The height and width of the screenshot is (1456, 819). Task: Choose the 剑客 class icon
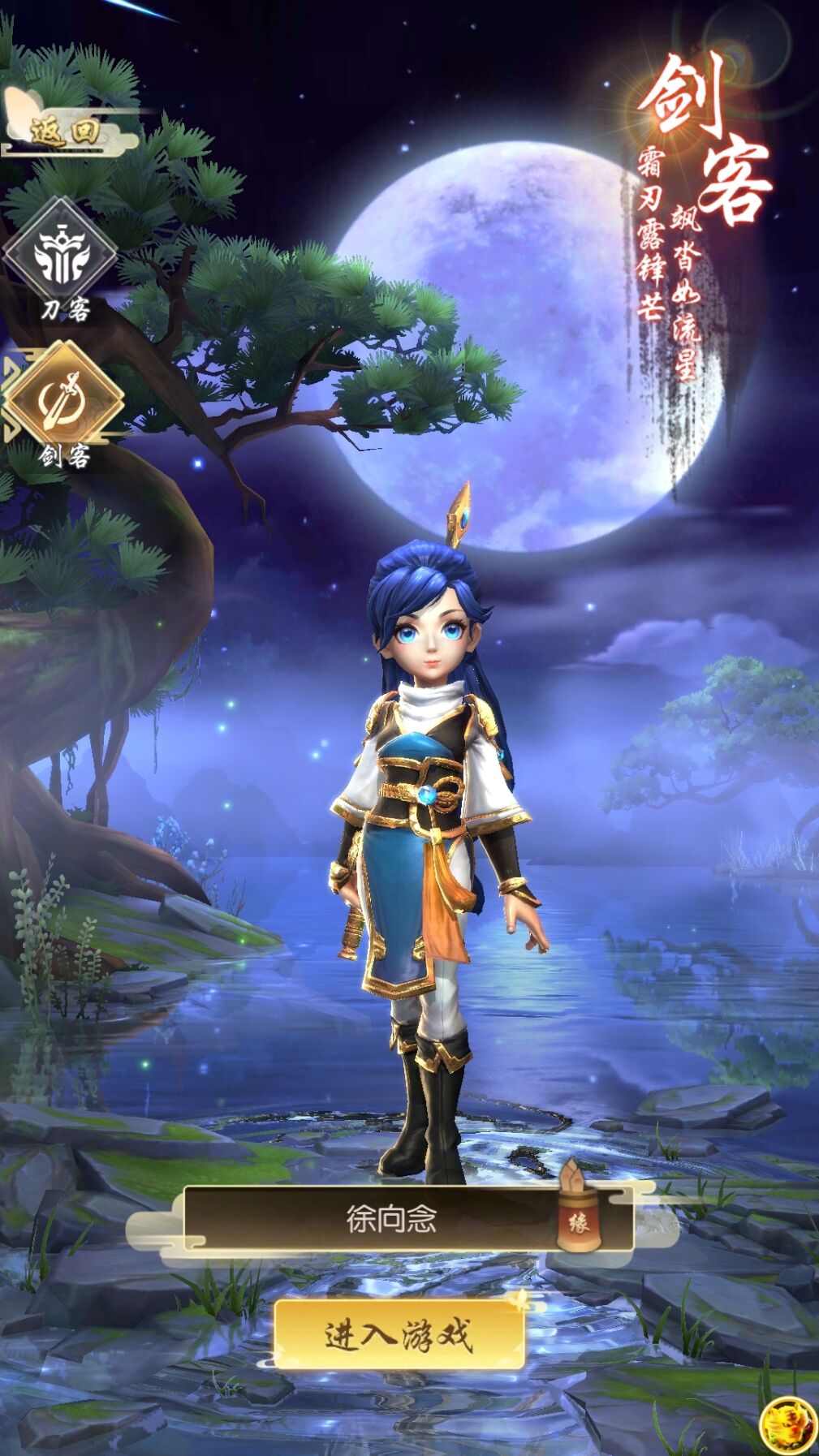pos(63,397)
